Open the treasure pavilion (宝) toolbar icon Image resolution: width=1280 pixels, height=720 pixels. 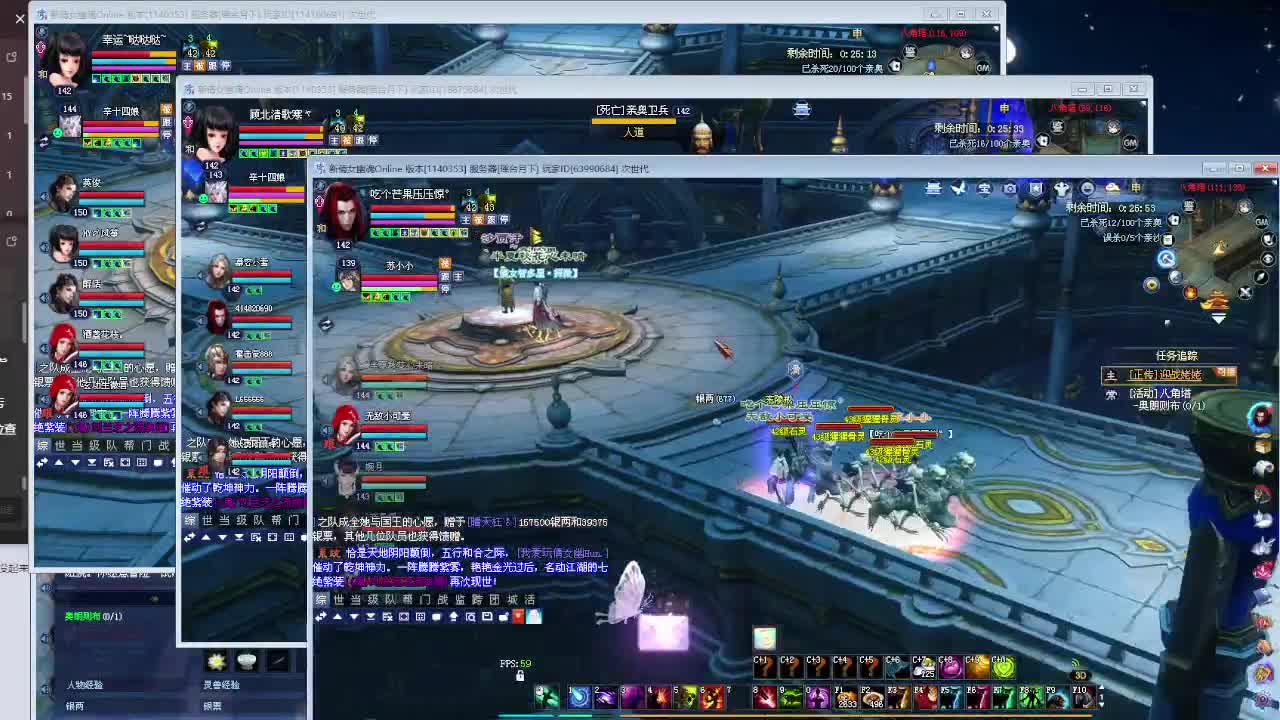point(983,188)
